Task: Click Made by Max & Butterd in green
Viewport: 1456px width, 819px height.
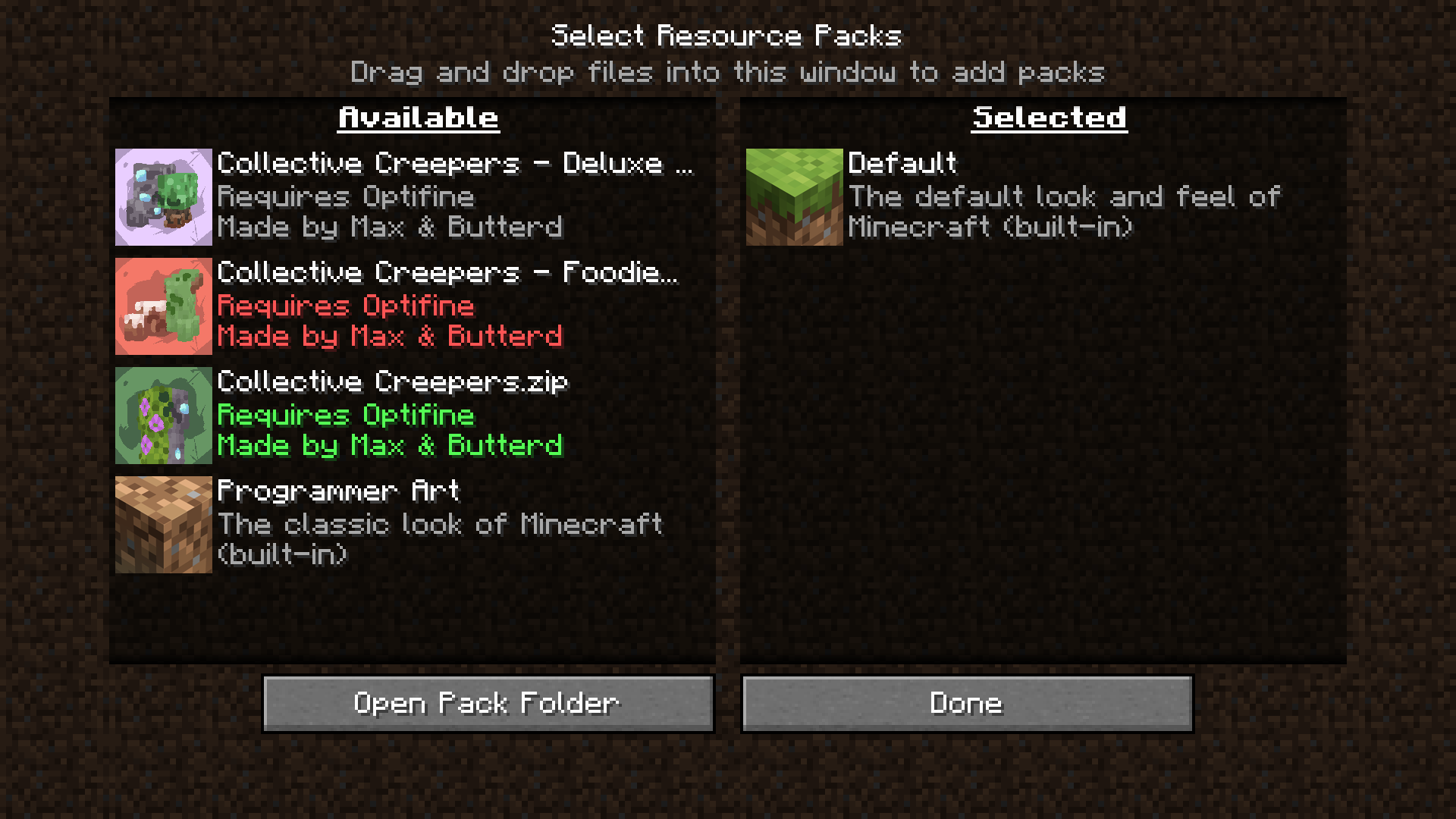Action: point(391,446)
